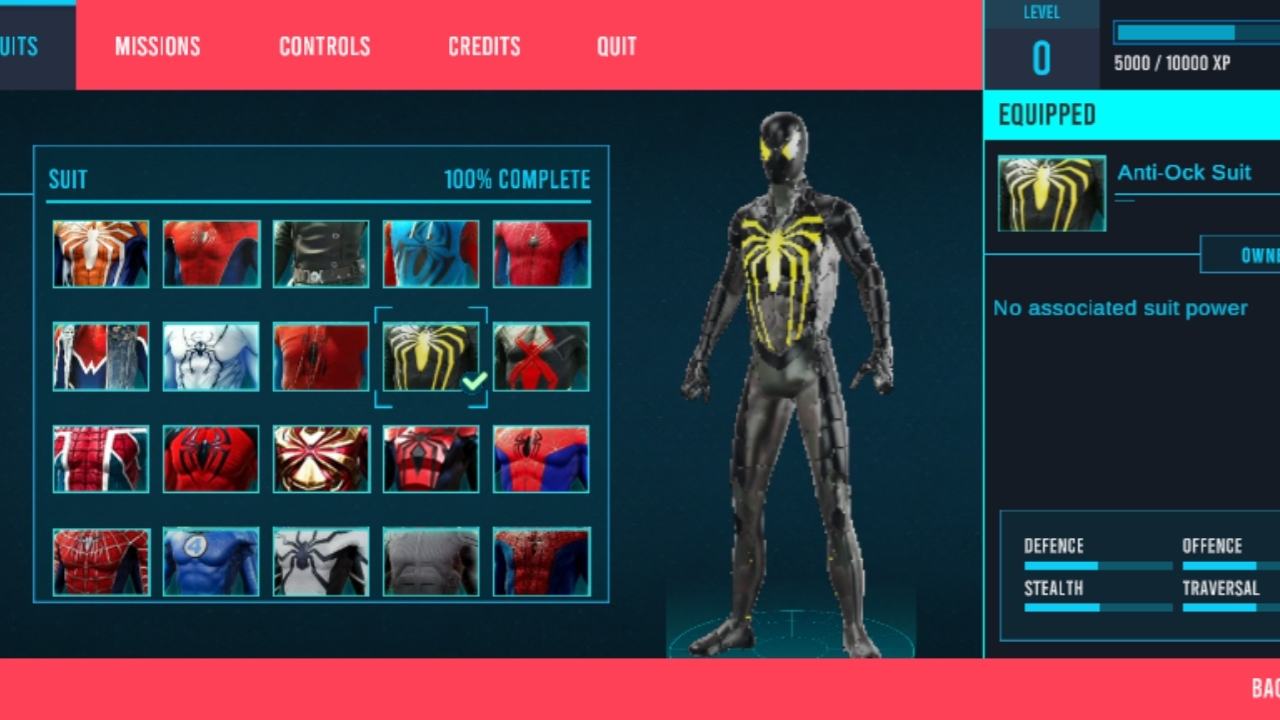The width and height of the screenshot is (1280, 720).
Task: Select the hooded suit with denim vest
Action: click(x=101, y=357)
